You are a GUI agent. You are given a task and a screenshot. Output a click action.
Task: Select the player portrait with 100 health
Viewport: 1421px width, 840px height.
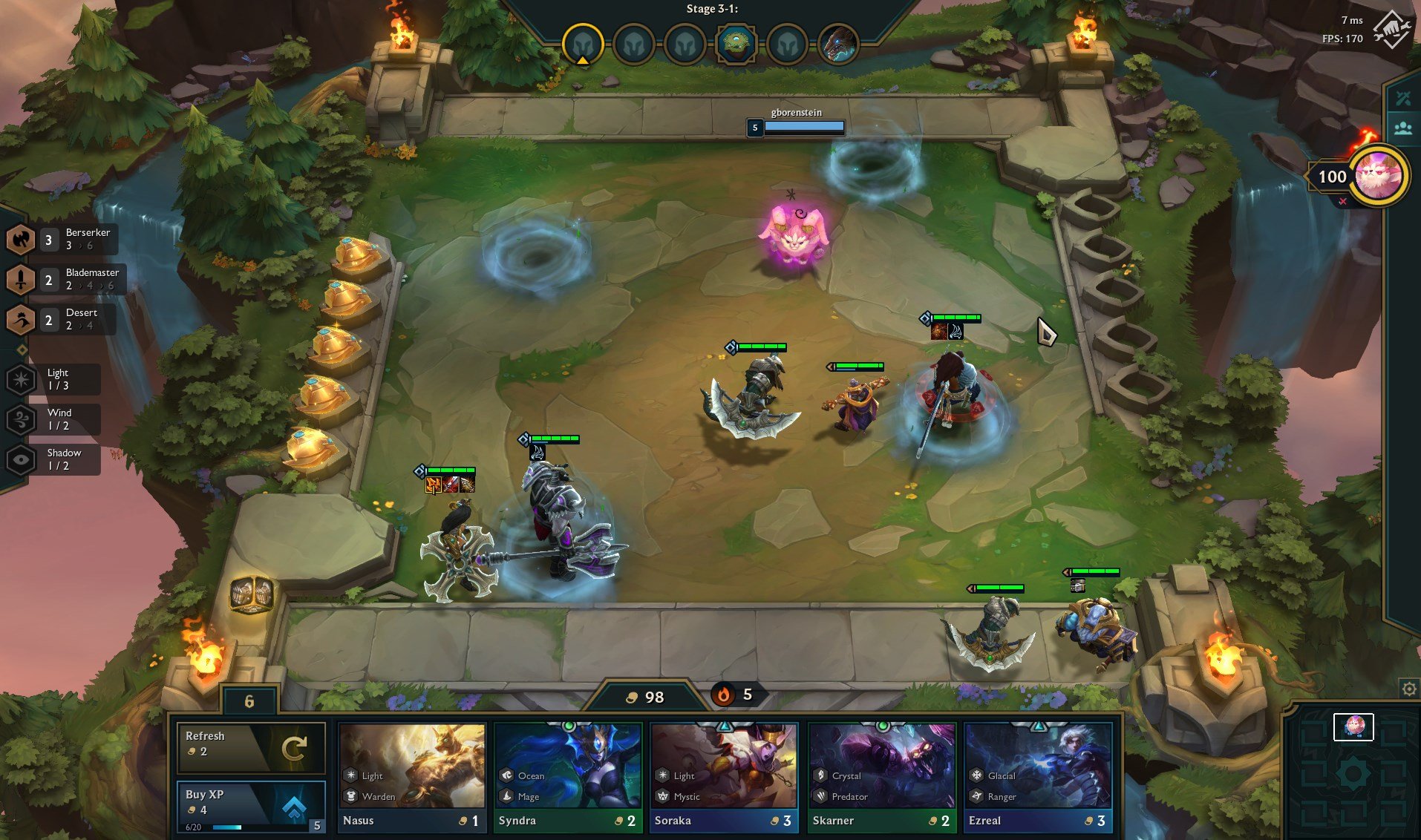(1378, 176)
